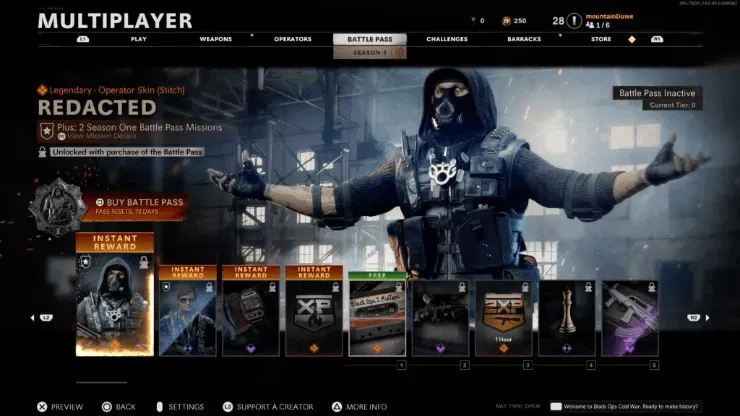The width and height of the screenshot is (740, 416).
Task: Select the Stitch operator skin reward tile
Action: tap(115, 300)
